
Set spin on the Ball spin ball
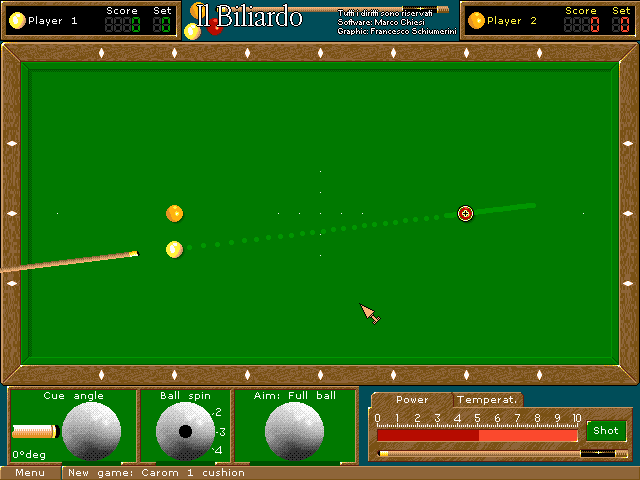(185, 432)
